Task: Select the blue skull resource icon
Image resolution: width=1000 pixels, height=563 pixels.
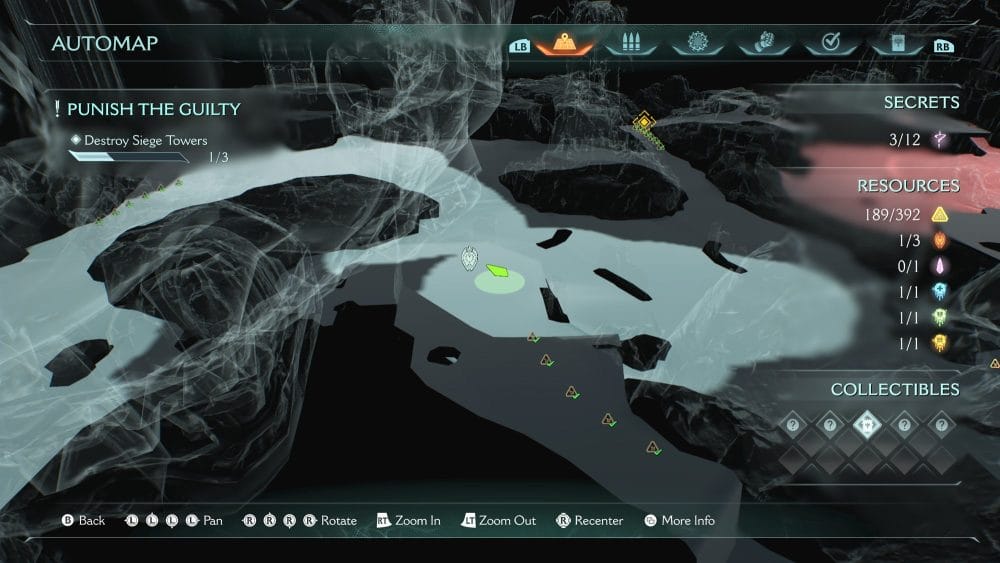Action: pyautogui.click(x=939, y=292)
